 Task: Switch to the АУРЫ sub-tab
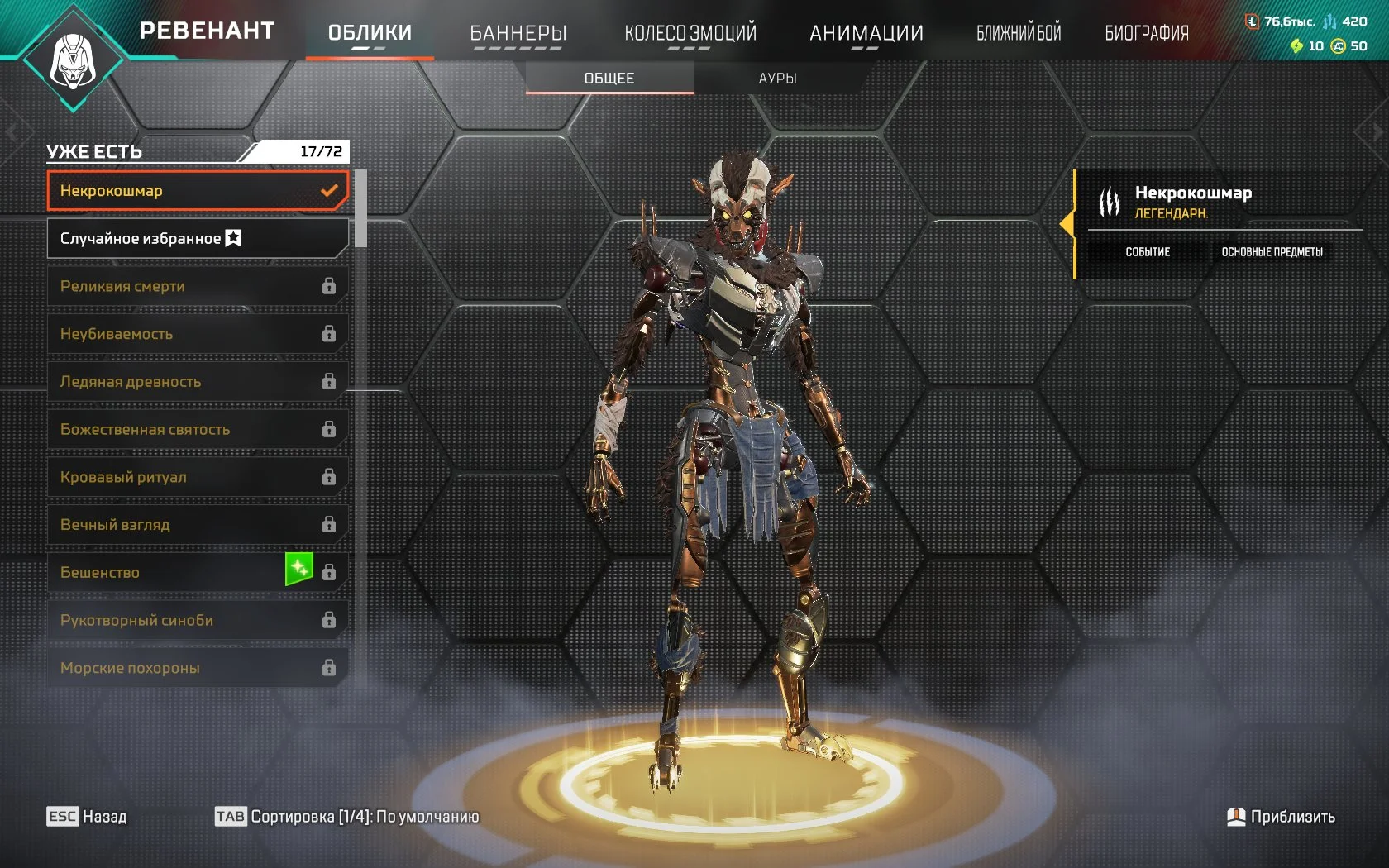777,79
